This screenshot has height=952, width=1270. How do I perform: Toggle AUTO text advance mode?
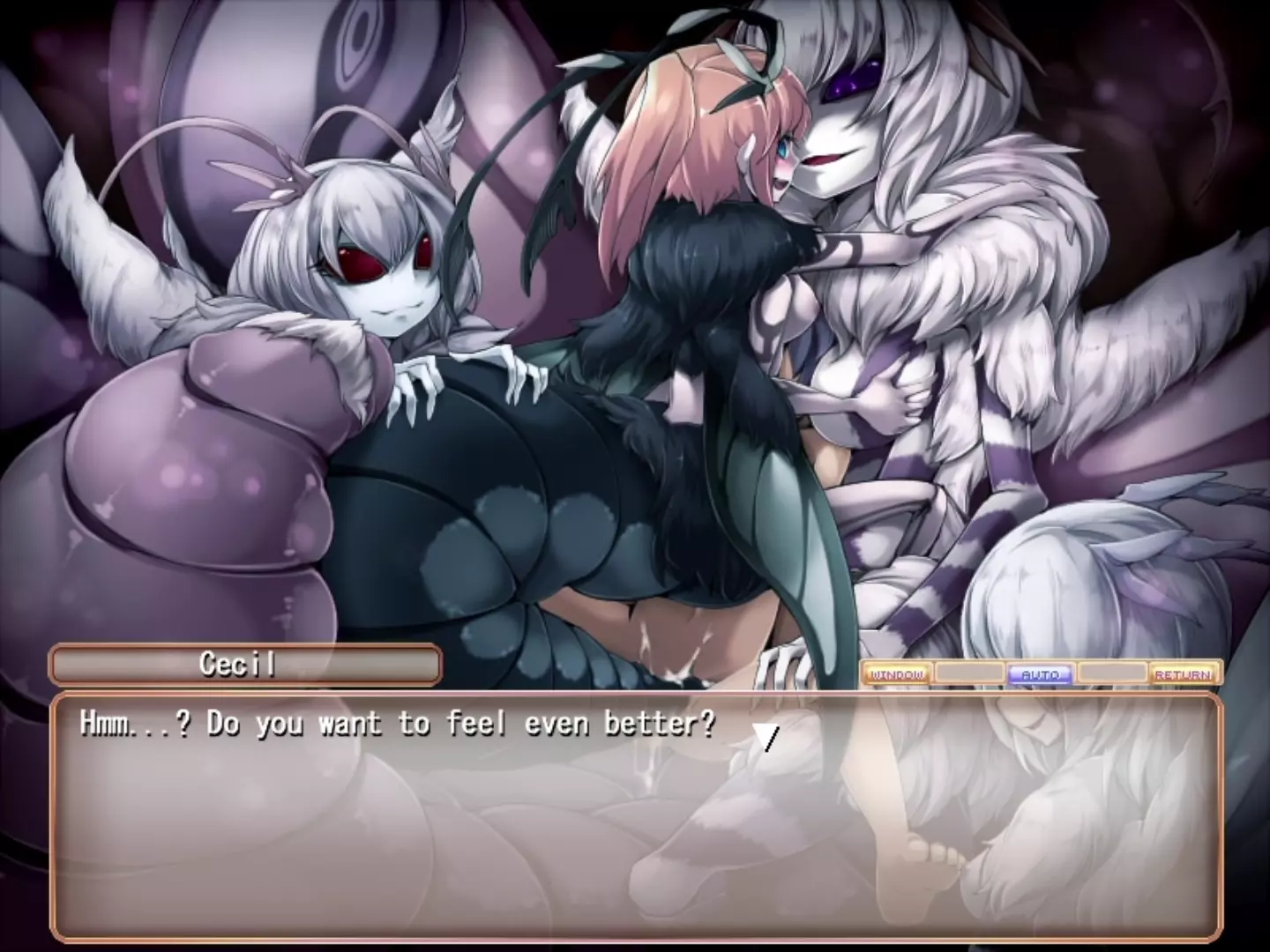point(1040,674)
